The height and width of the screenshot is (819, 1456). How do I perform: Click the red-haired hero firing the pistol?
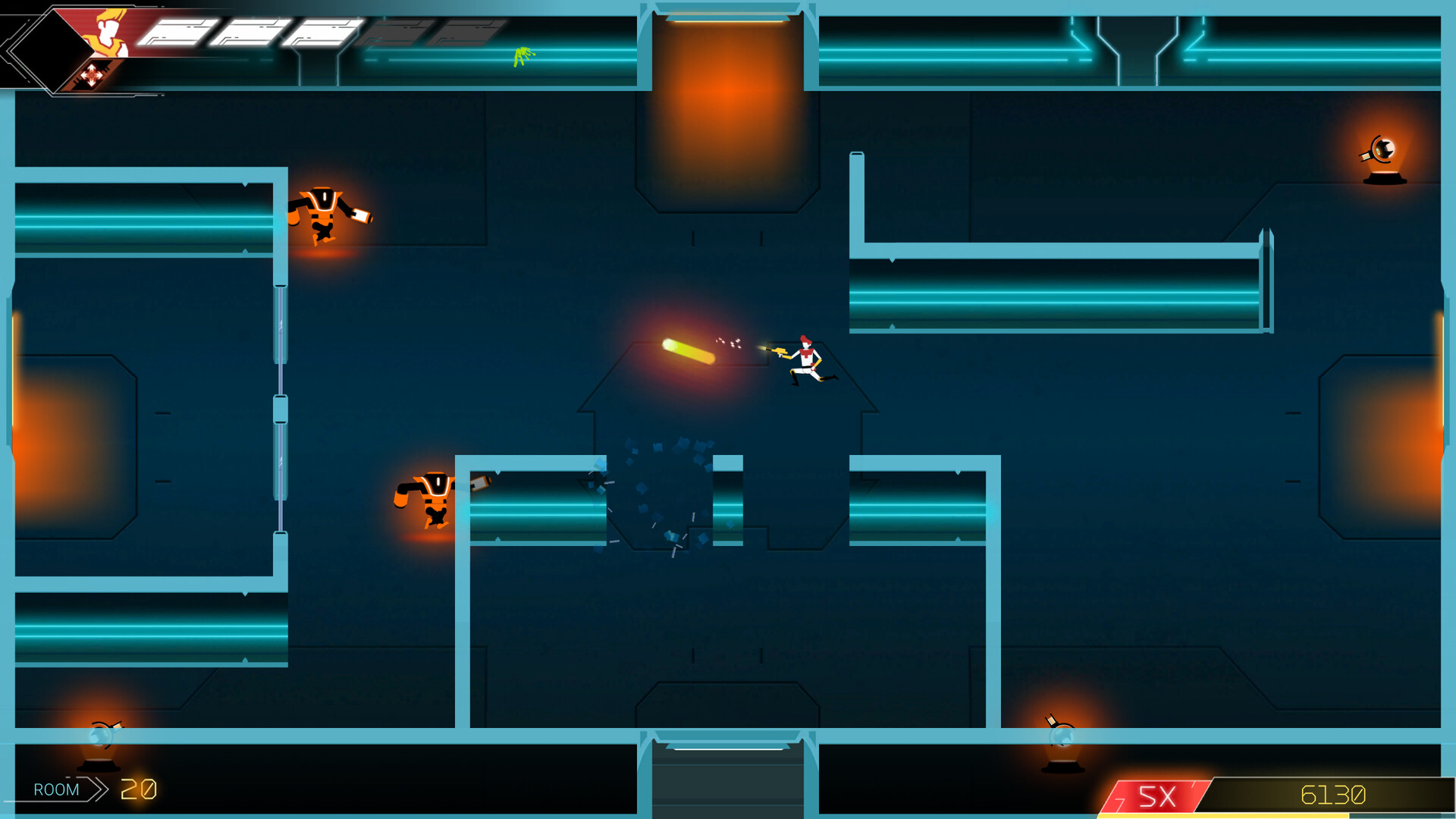coord(808,360)
